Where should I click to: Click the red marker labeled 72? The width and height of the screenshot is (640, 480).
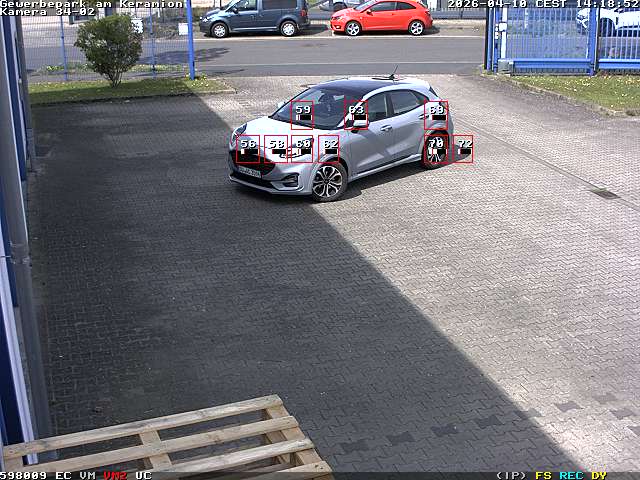463,149
